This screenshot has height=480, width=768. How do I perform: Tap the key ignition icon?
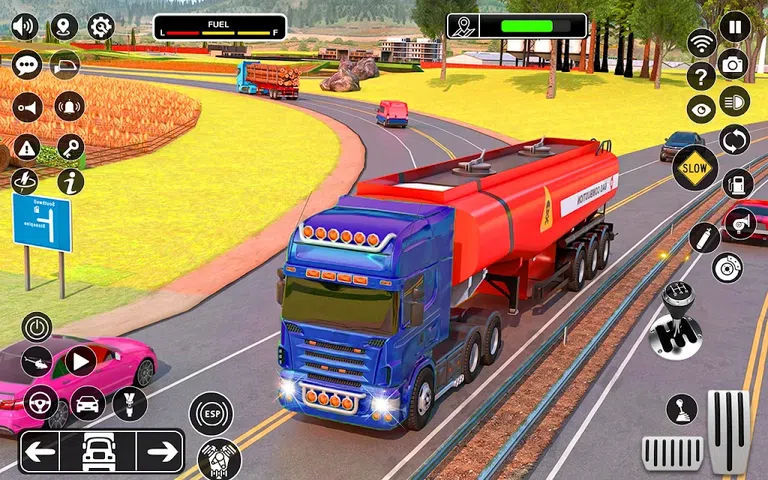70,148
